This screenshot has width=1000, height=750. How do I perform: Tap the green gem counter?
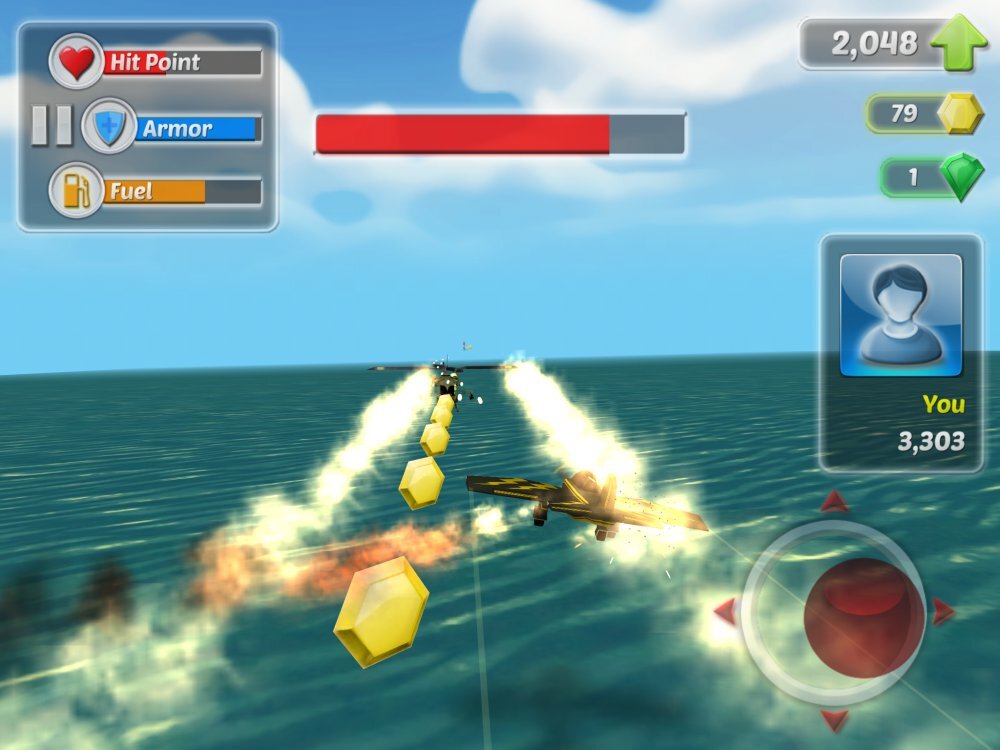click(x=932, y=178)
